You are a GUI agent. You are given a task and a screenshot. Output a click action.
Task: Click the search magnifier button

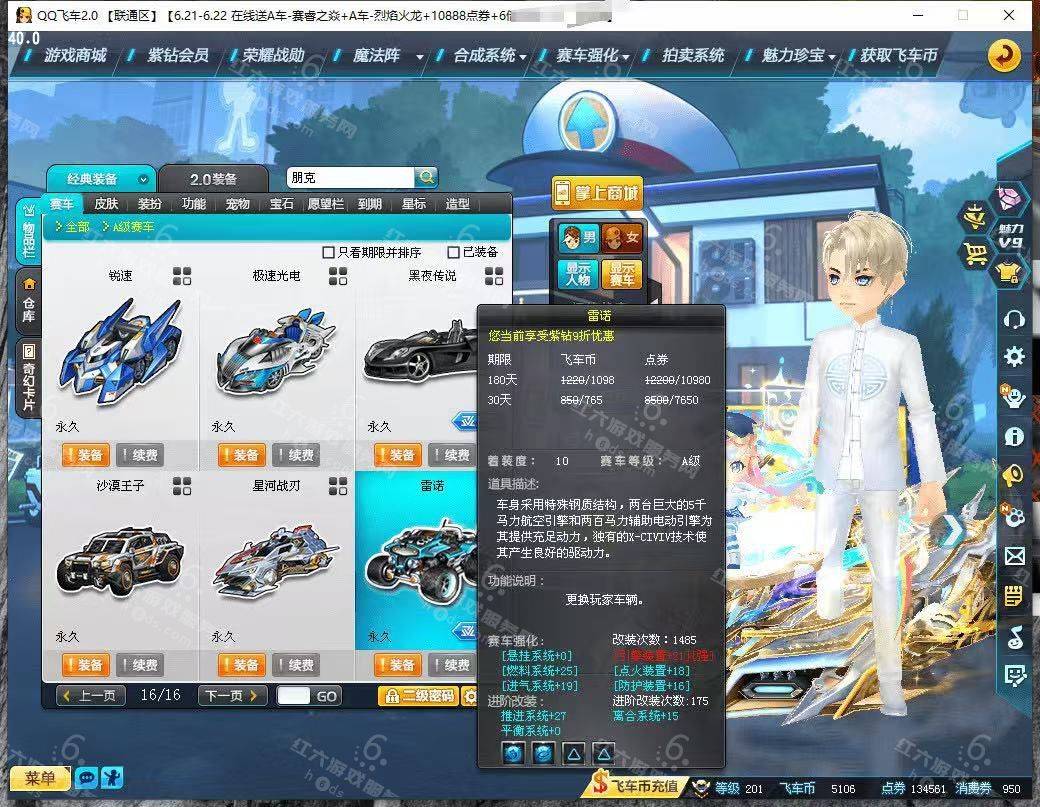427,177
